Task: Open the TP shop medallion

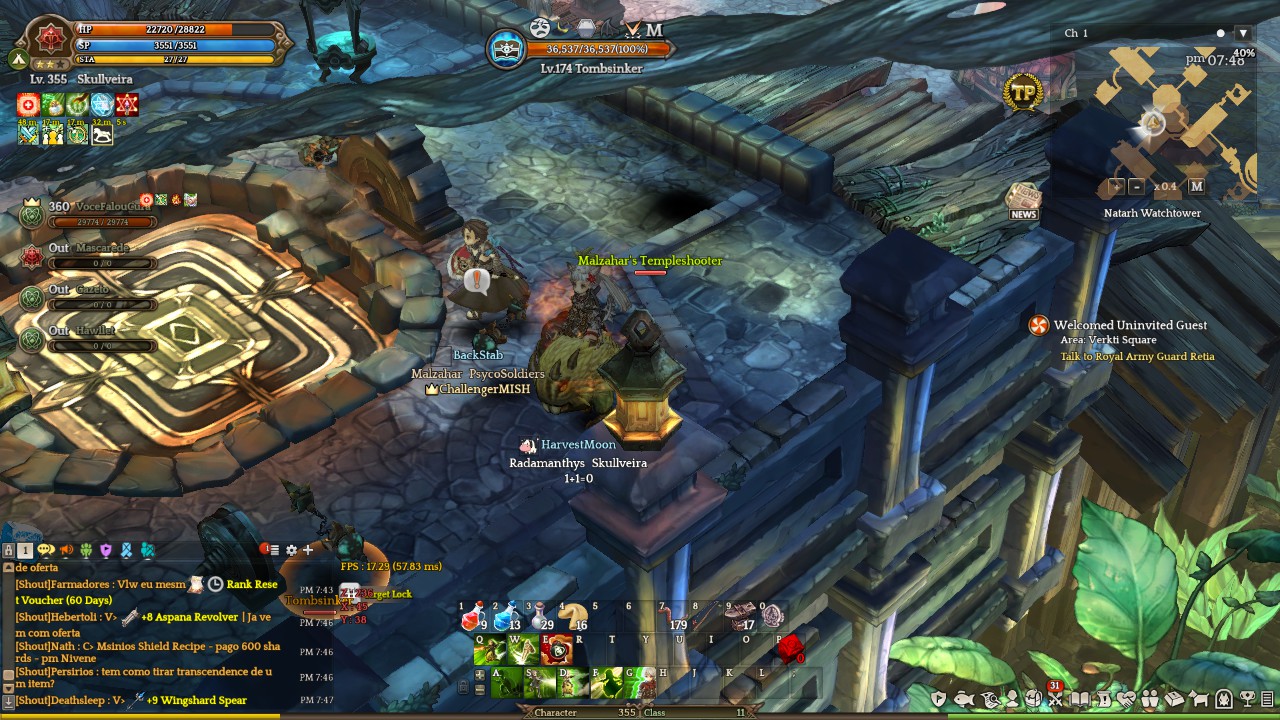Action: 1023,92
